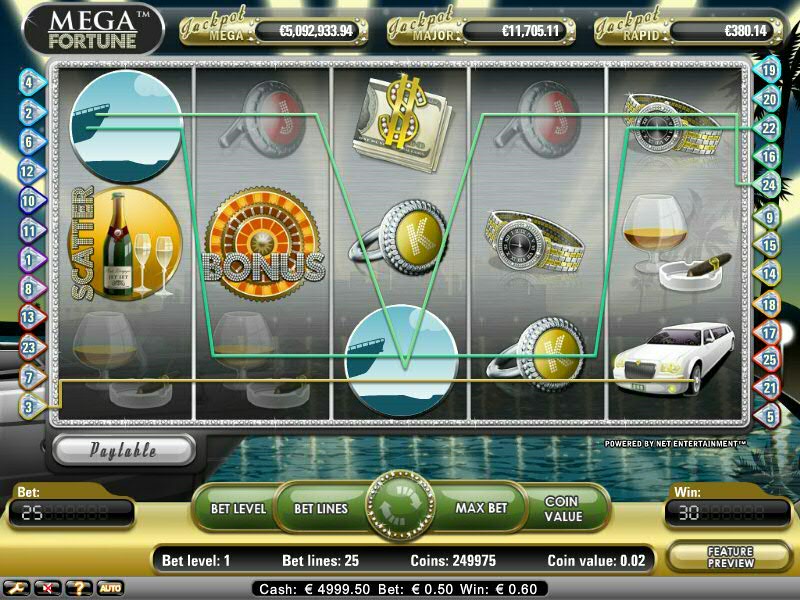
Task: Open the Paytable
Action: 123,450
